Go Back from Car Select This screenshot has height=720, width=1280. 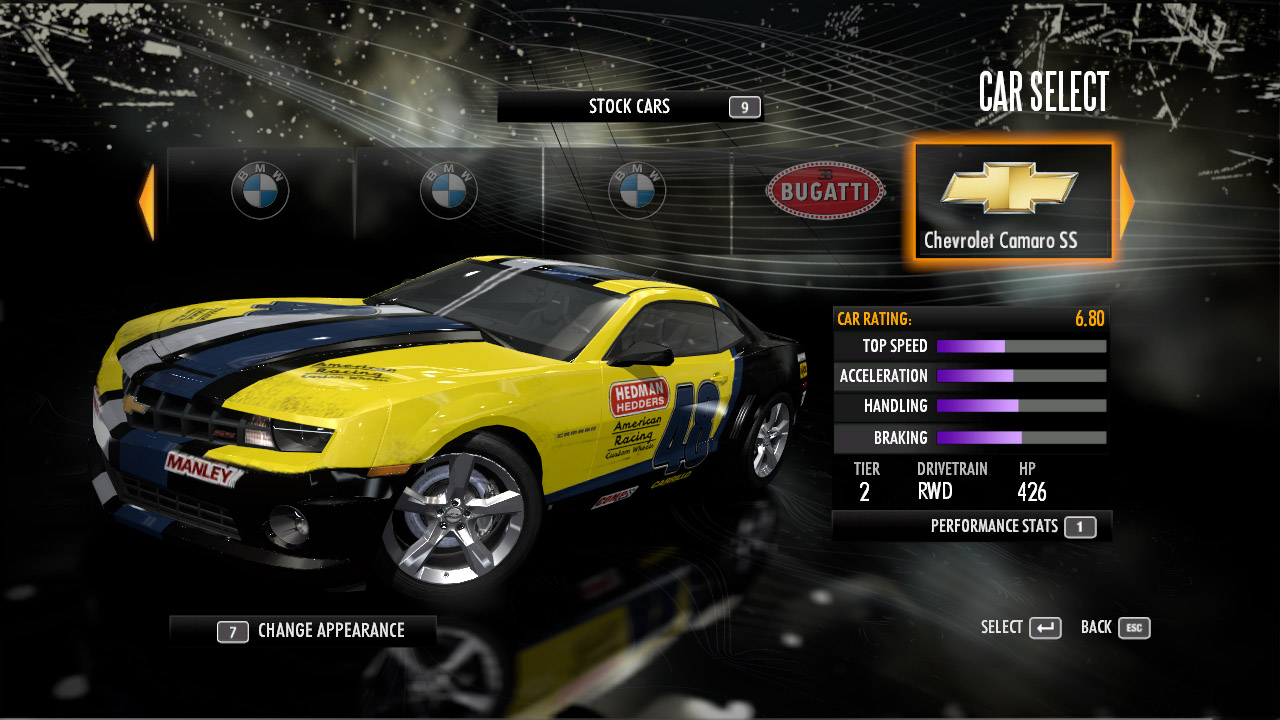(1115, 628)
